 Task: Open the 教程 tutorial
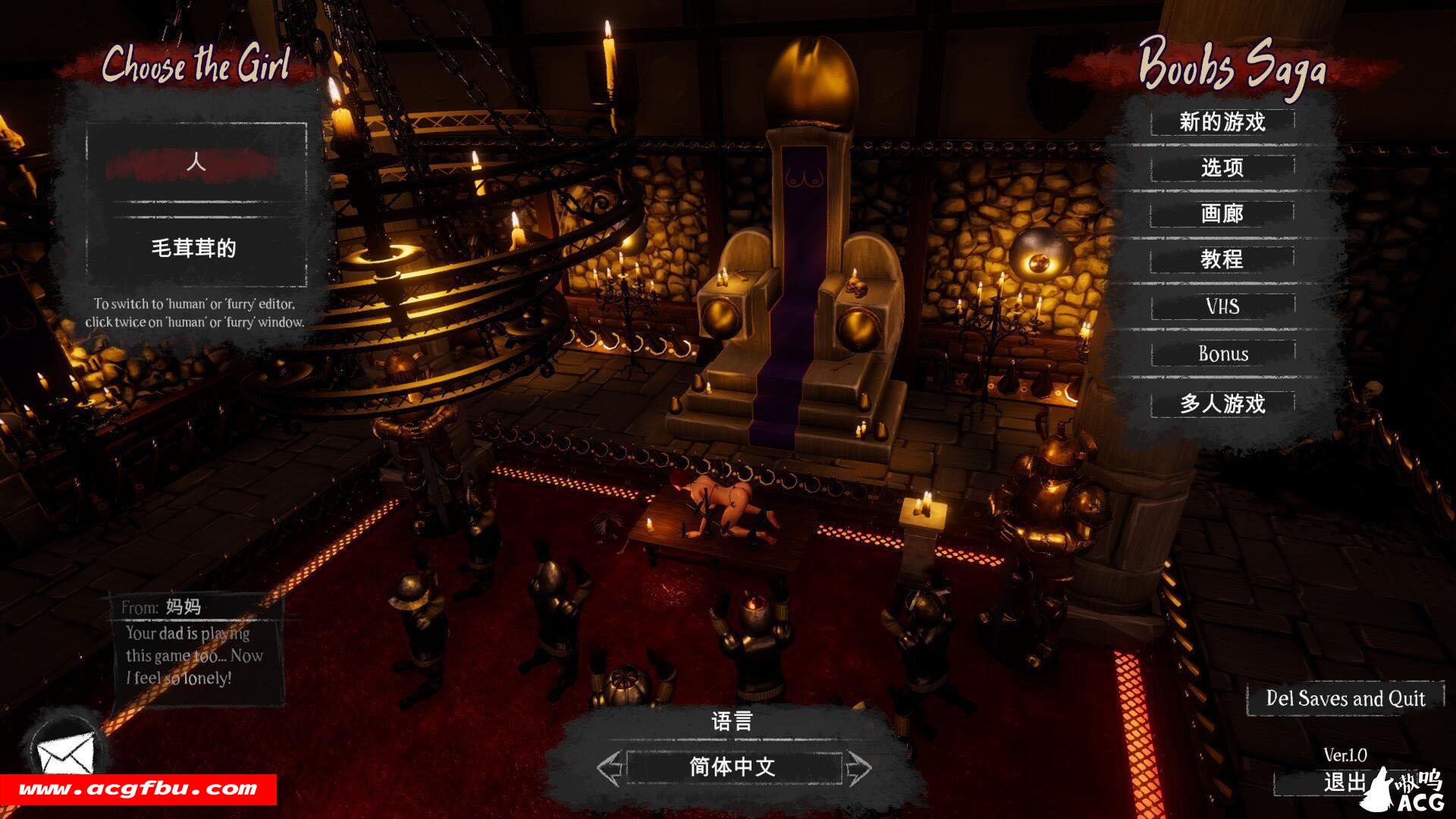pos(1222,260)
